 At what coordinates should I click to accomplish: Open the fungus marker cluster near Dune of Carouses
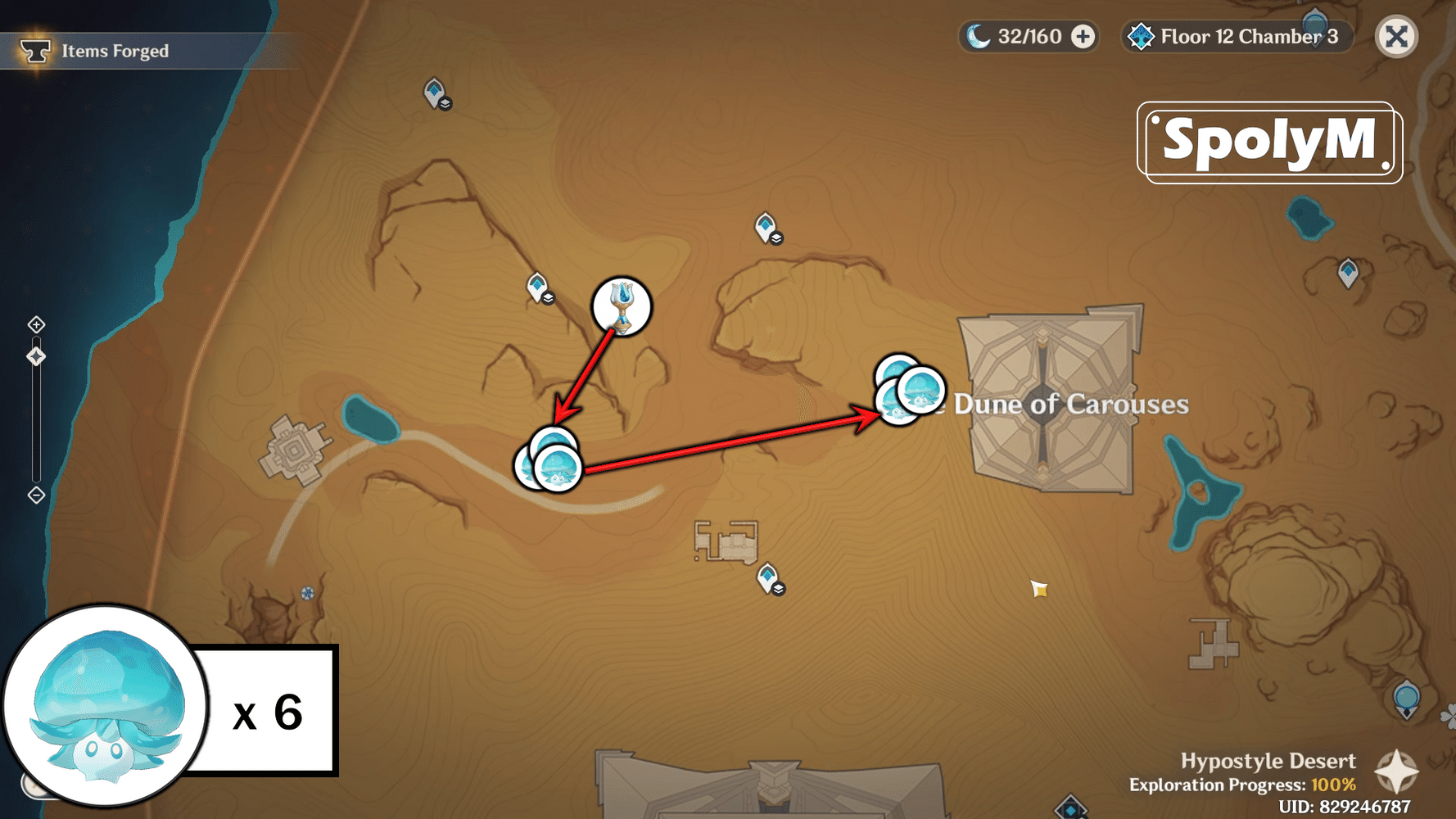tap(907, 393)
